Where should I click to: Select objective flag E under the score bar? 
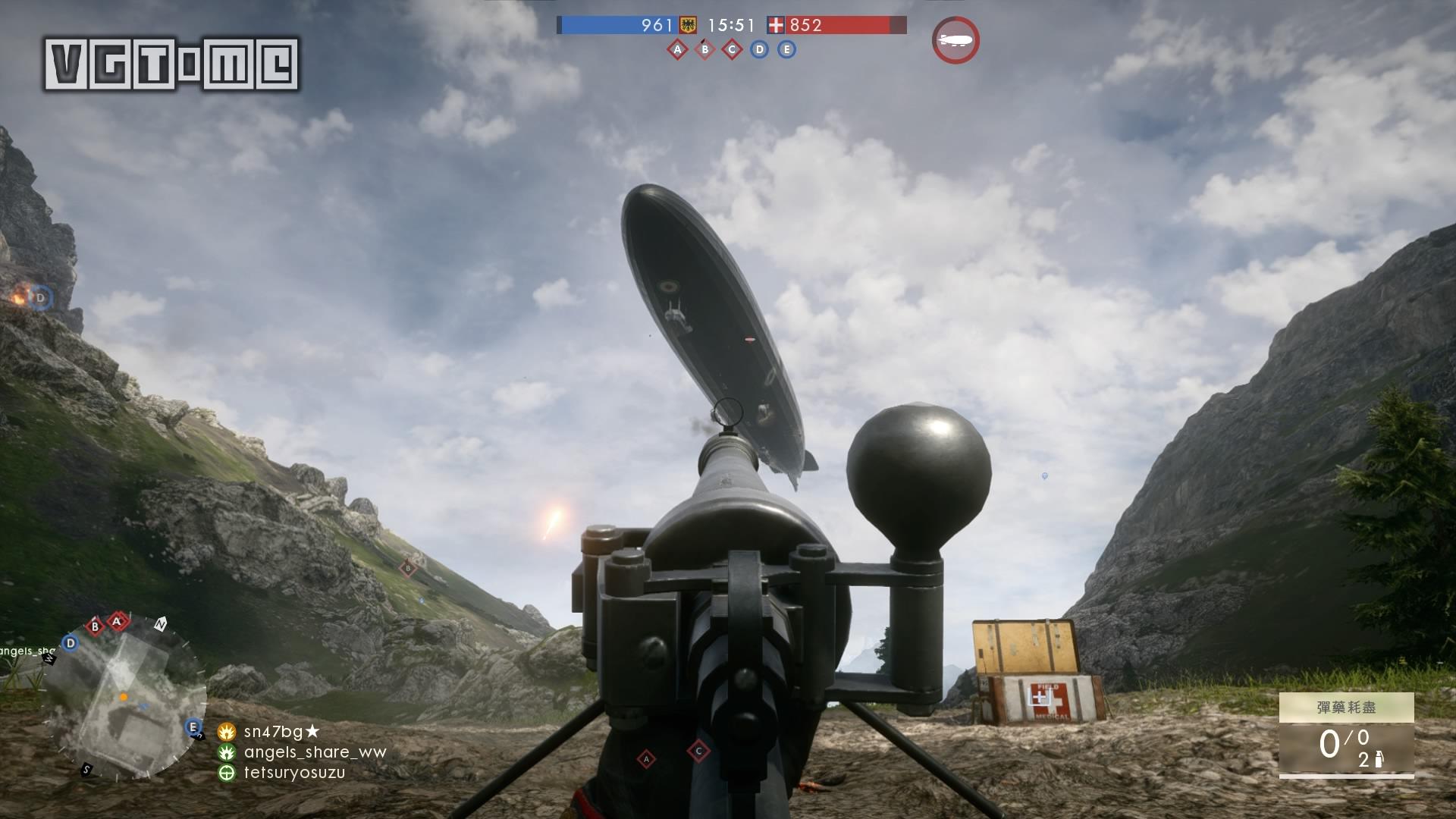(786, 50)
